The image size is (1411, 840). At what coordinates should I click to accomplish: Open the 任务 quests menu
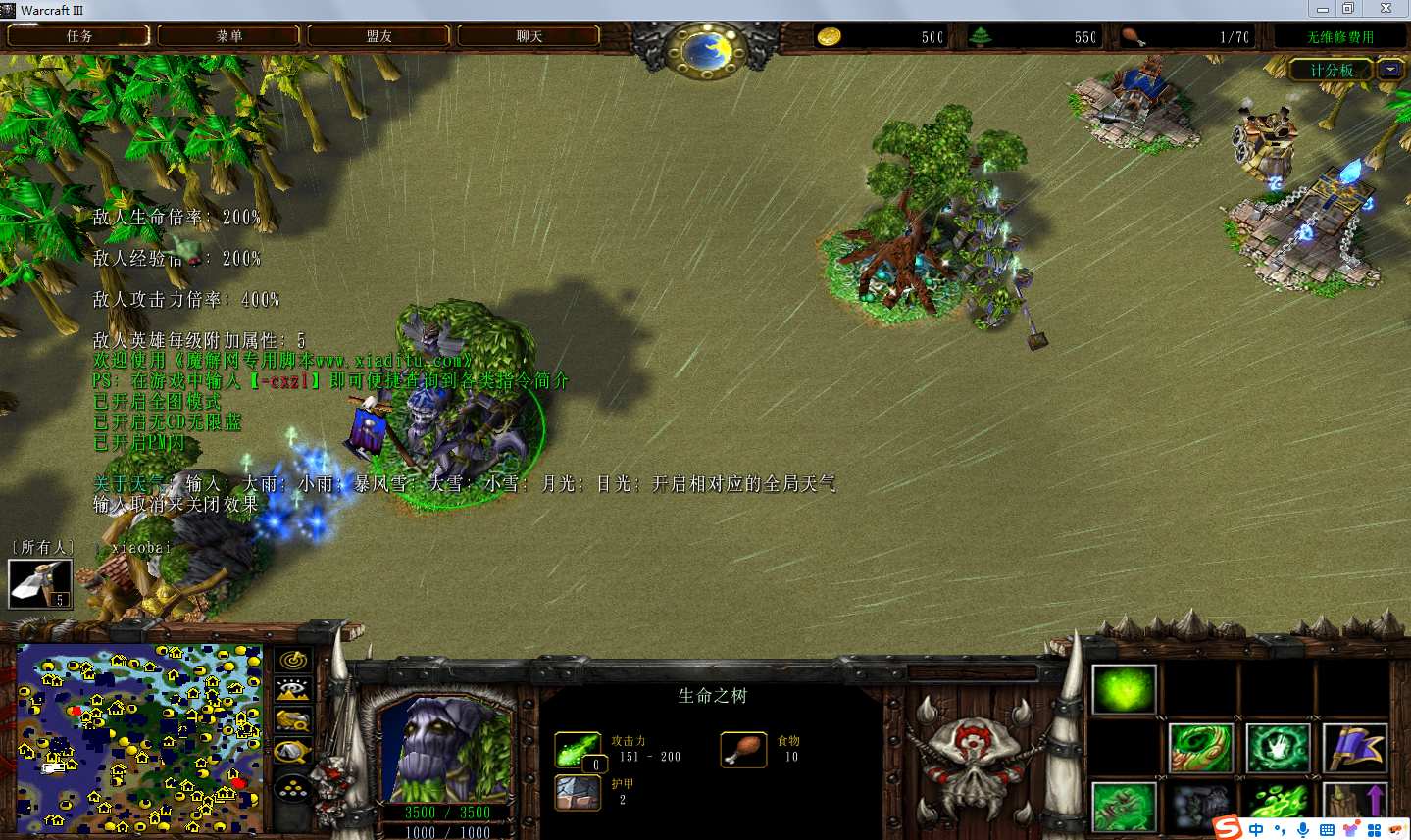pyautogui.click(x=78, y=36)
